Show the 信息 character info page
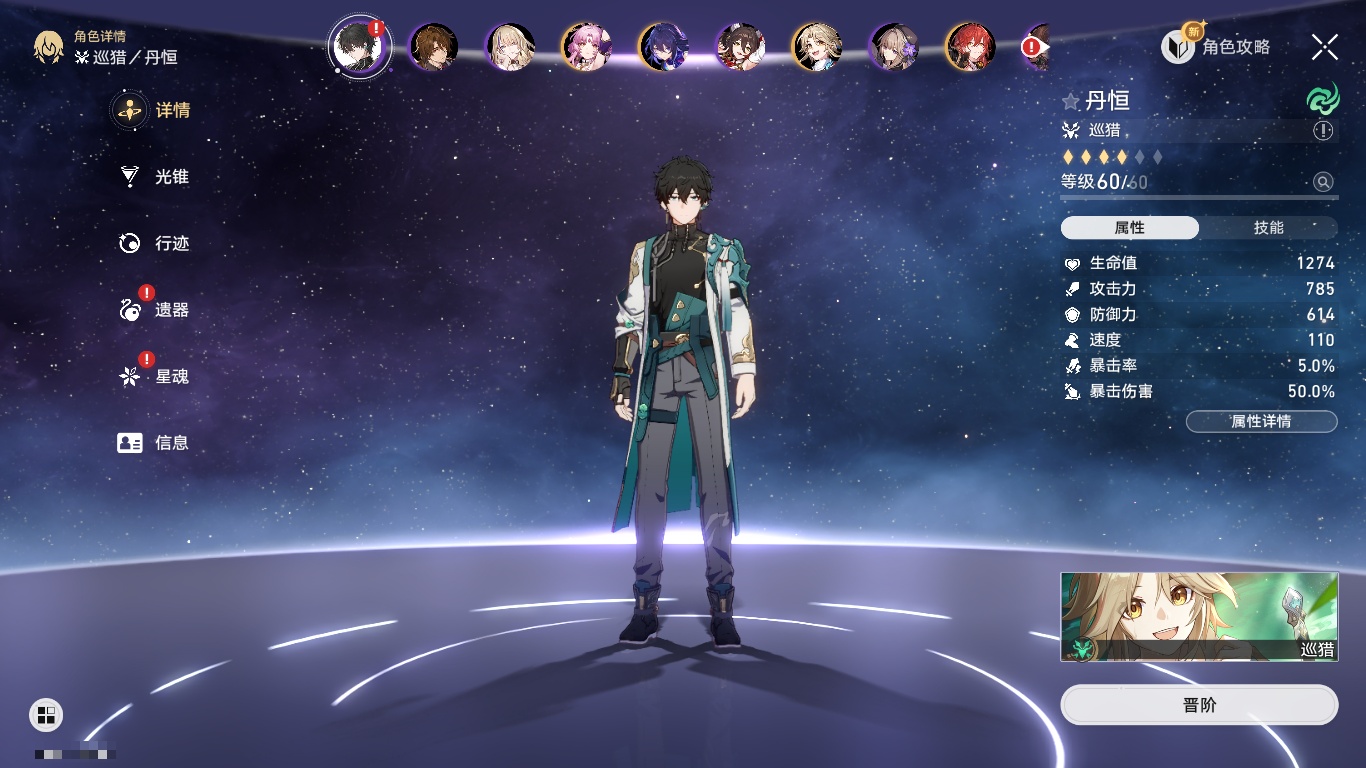 coord(155,442)
